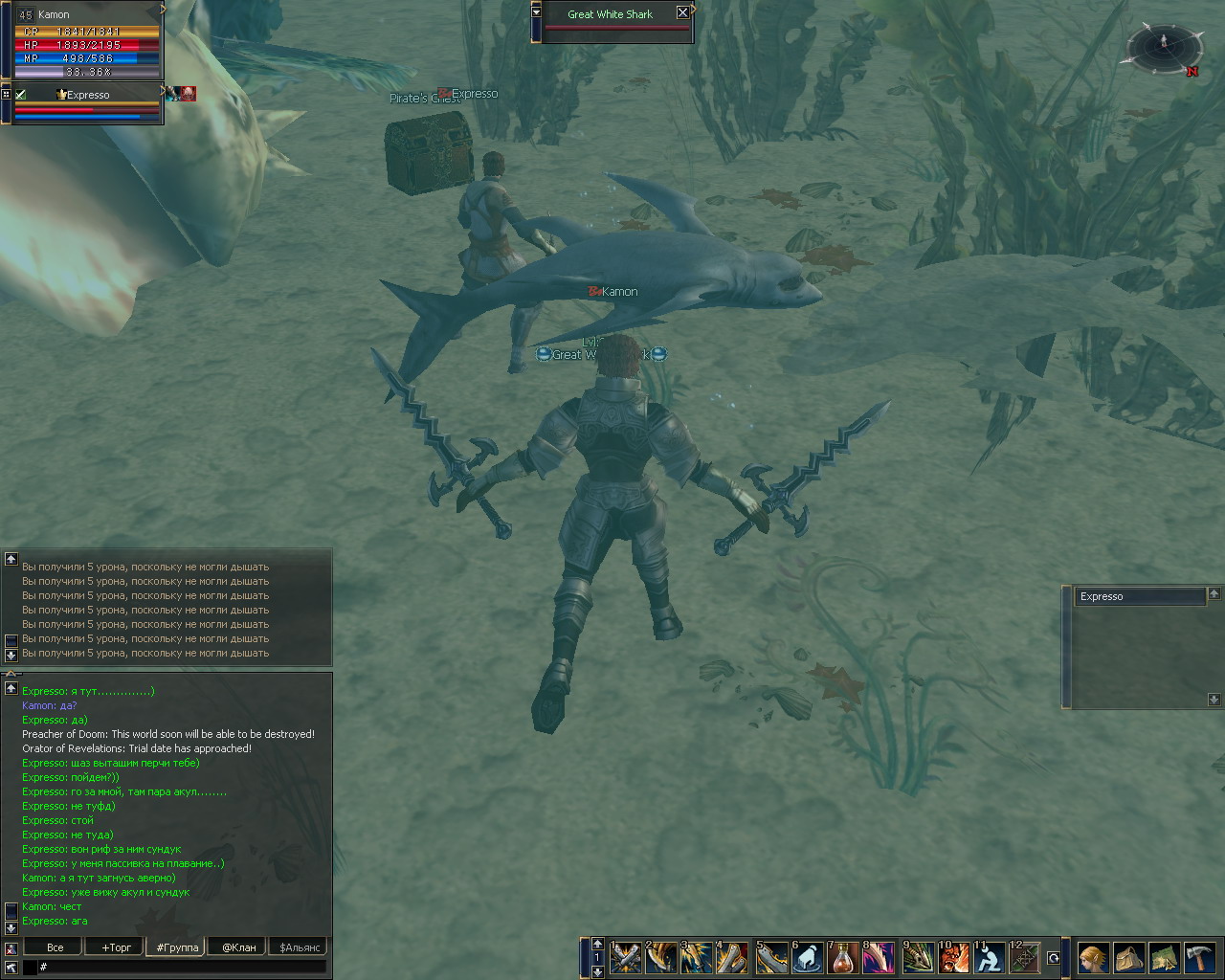Open the hammer system menu icon
Screen dimensions: 1225x980
pos(1199,957)
